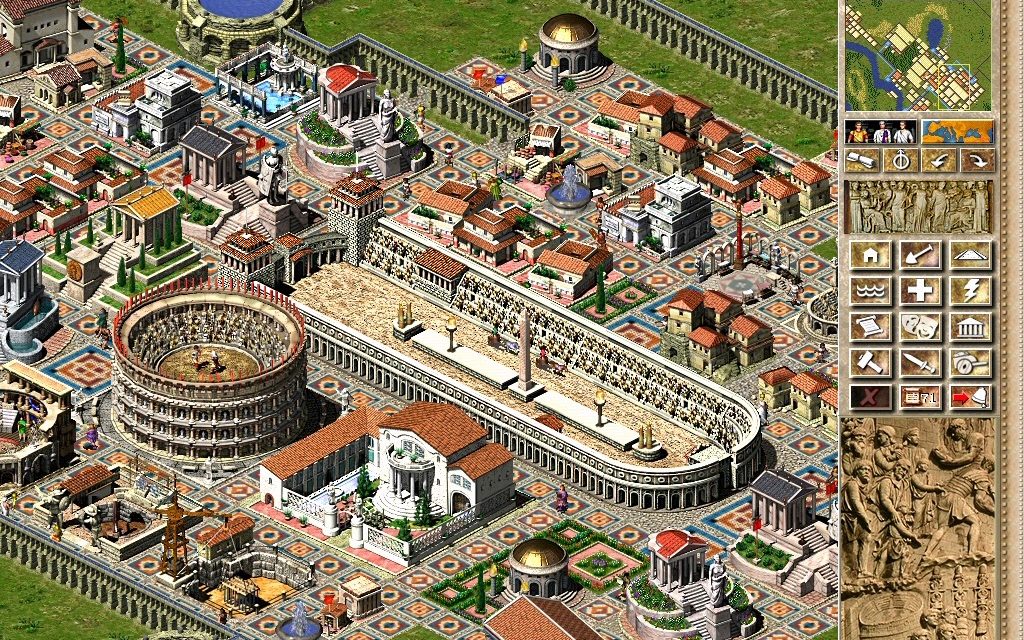Open the messages scroll button

[920, 397]
